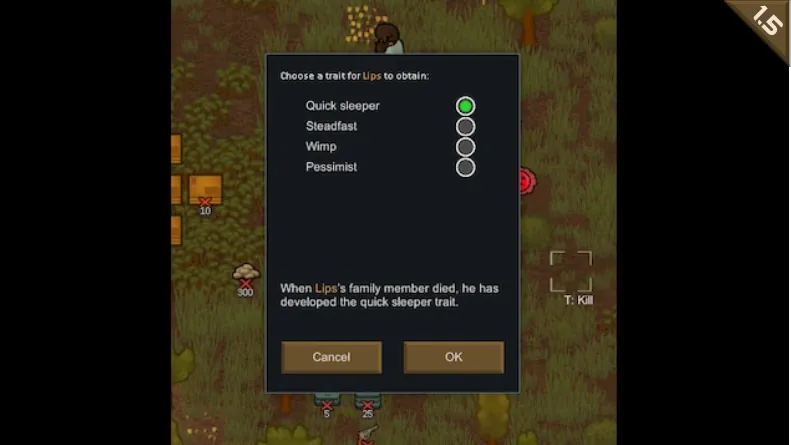This screenshot has width=791, height=445.
Task: Cancel the trait selection dialog
Action: tap(331, 357)
